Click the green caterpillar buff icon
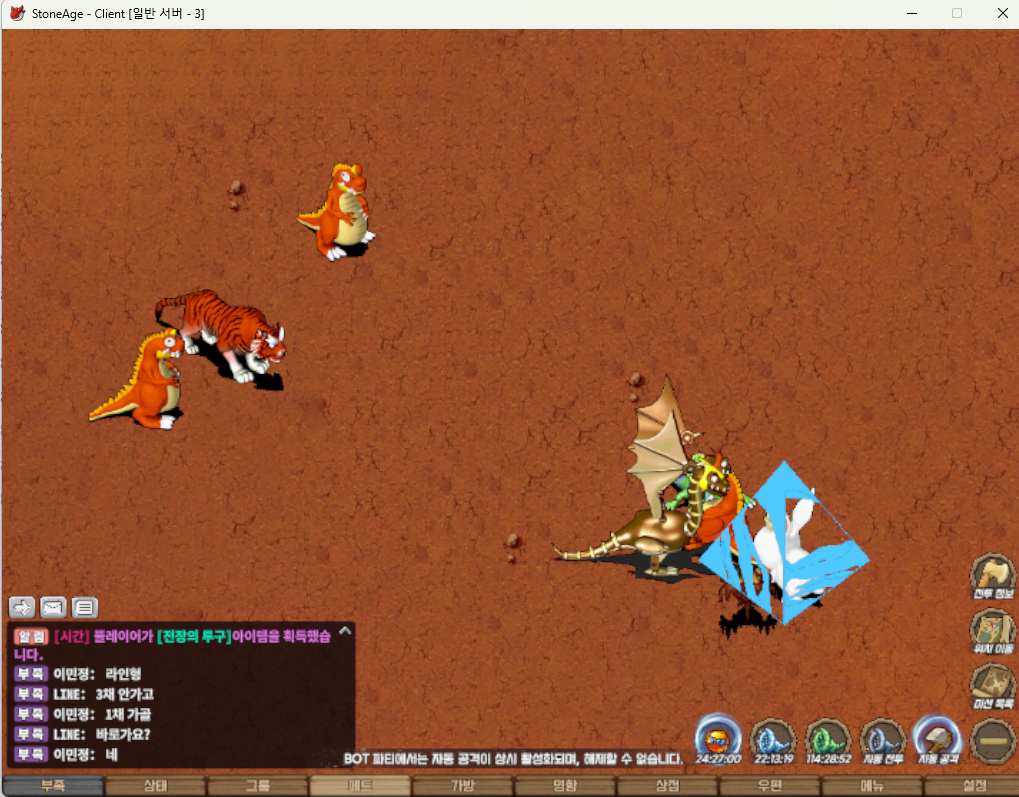Screen dimensions: 1019x797 (x=828, y=739)
